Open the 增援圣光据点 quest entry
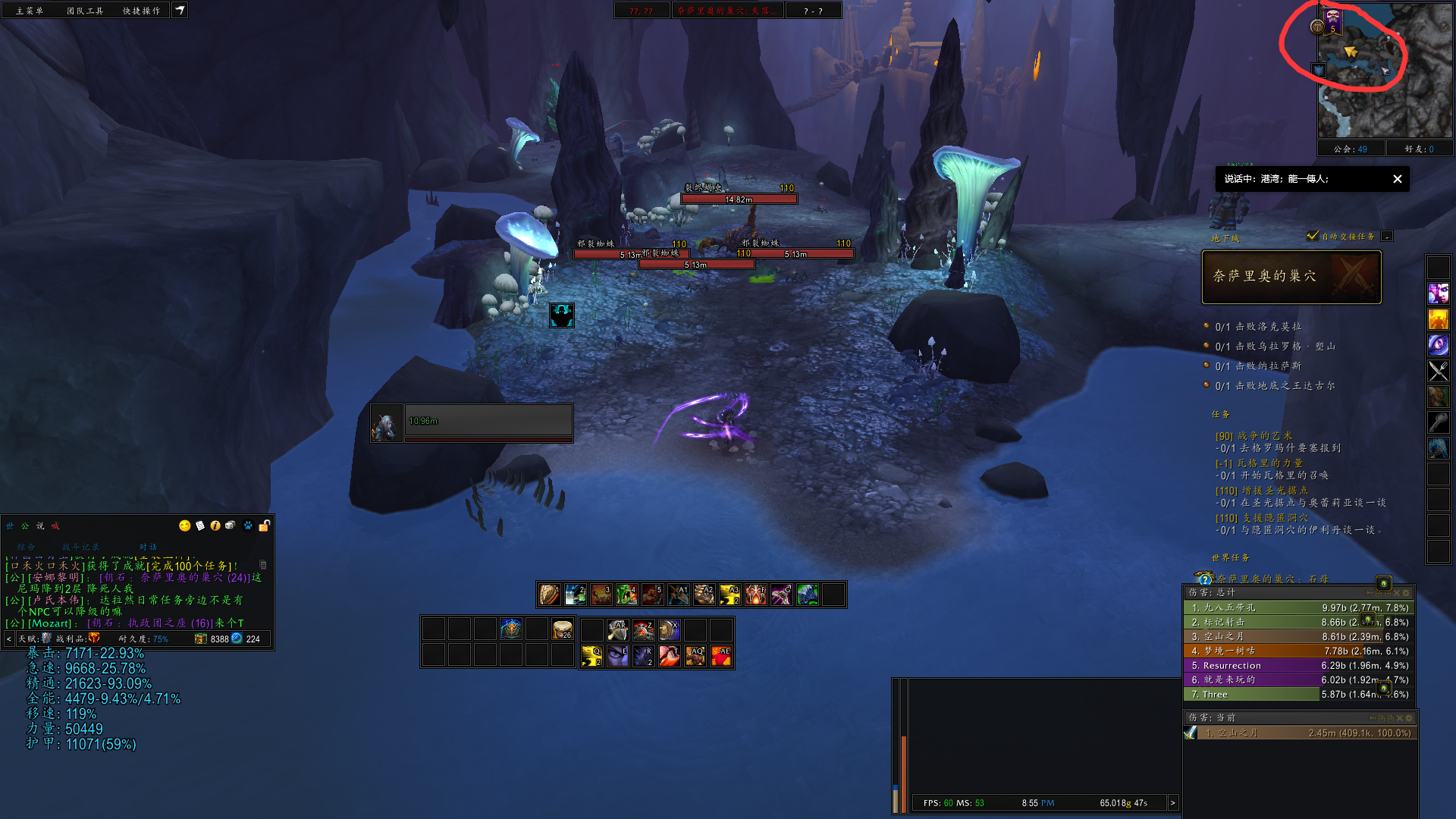1456x819 pixels. [x=1274, y=491]
